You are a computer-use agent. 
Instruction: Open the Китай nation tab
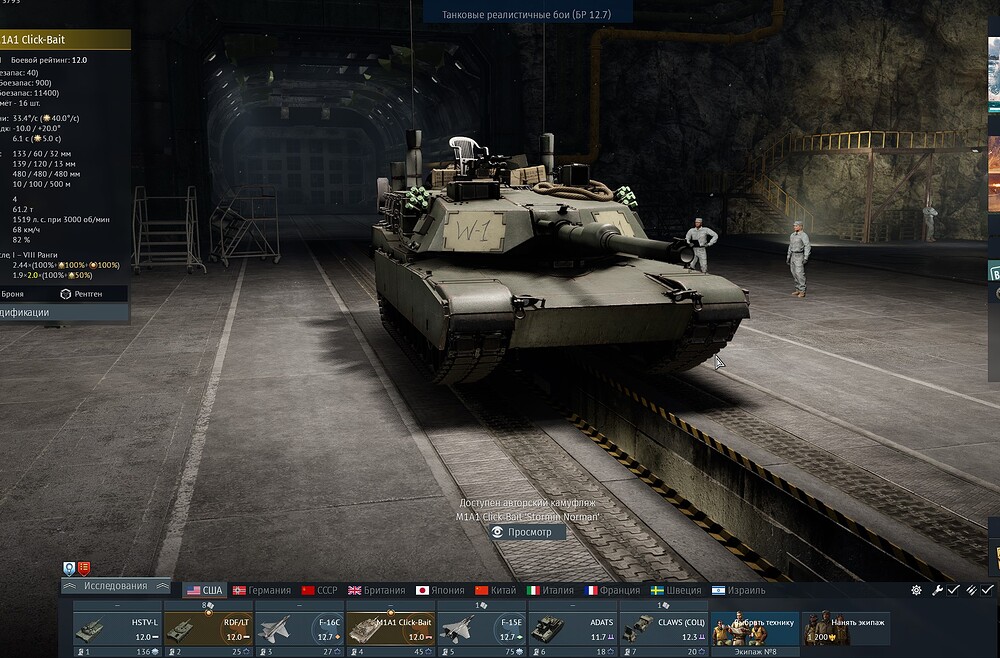coord(496,591)
